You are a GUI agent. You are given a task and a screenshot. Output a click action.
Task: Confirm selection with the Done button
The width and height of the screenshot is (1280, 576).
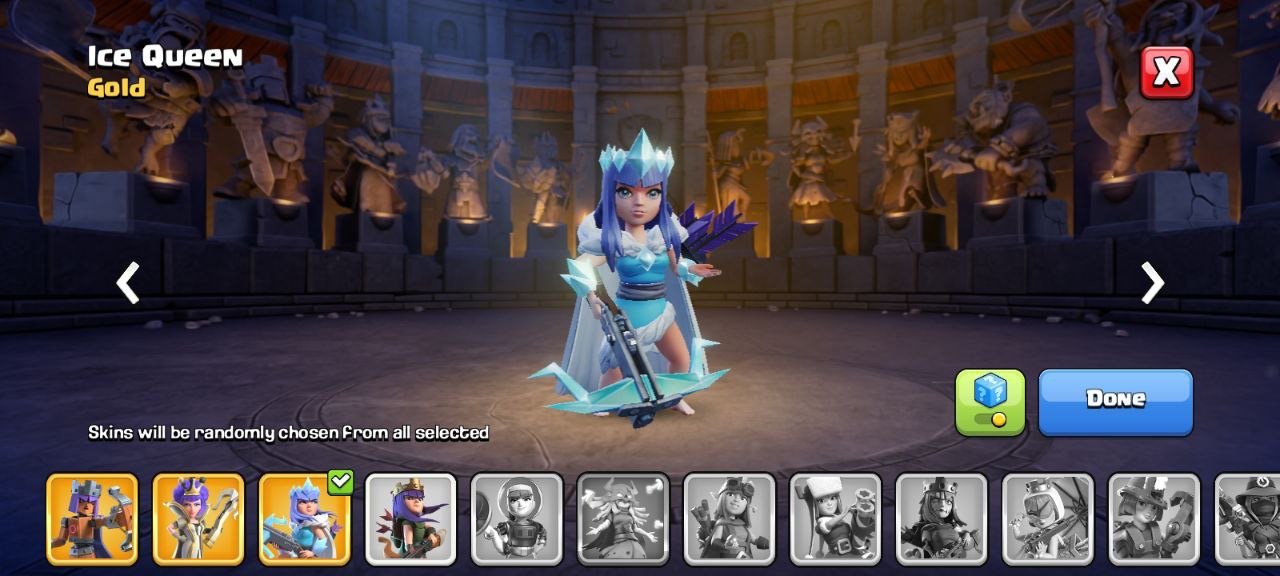click(x=1115, y=401)
